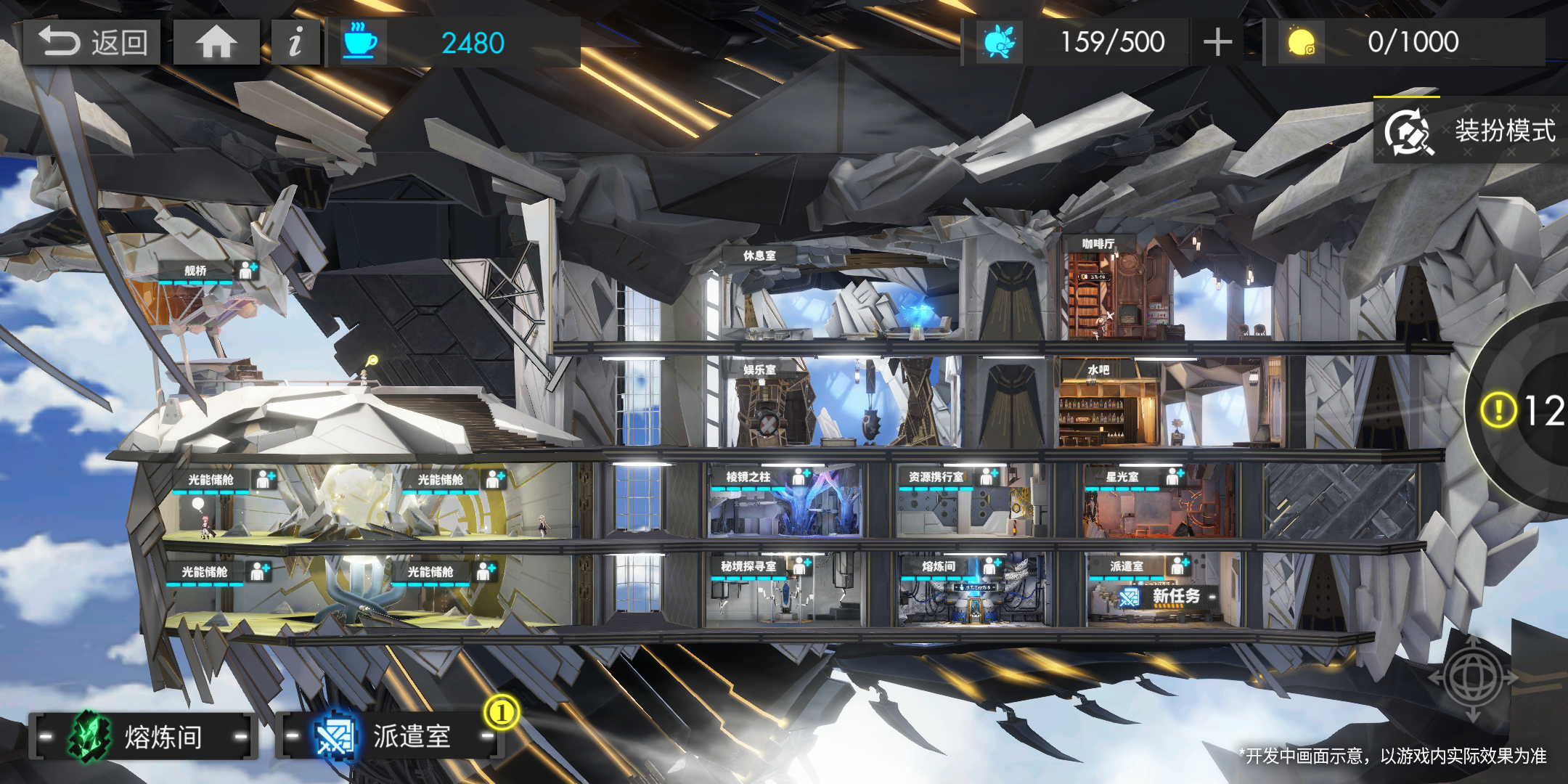The image size is (1568, 784).
Task: Open the 熔炼间 shortcut button
Action: pos(143,737)
